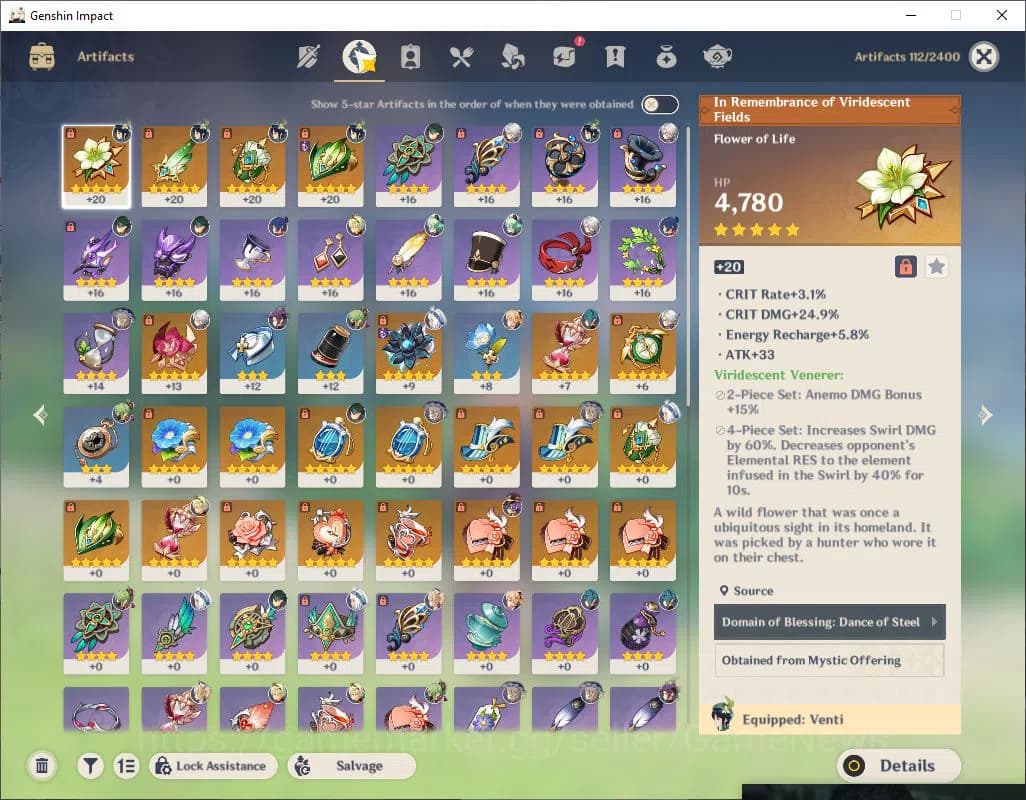Switch to the Weapons inventory tab
The width and height of the screenshot is (1026, 800).
pyautogui.click(x=308, y=57)
